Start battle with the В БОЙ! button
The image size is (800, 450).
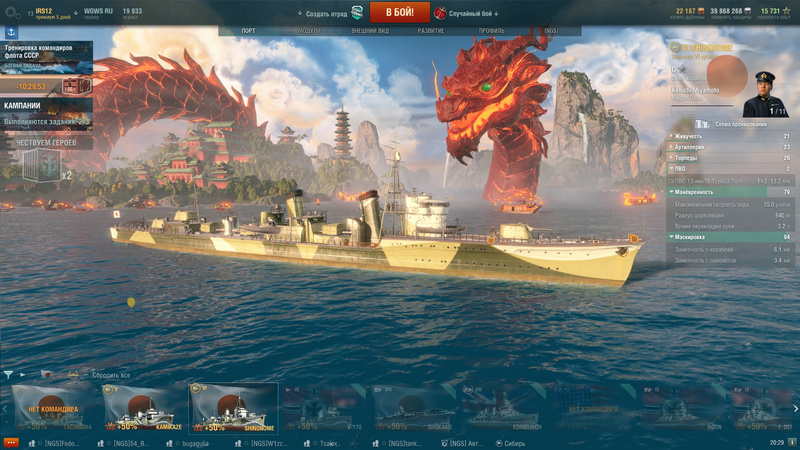click(x=400, y=12)
